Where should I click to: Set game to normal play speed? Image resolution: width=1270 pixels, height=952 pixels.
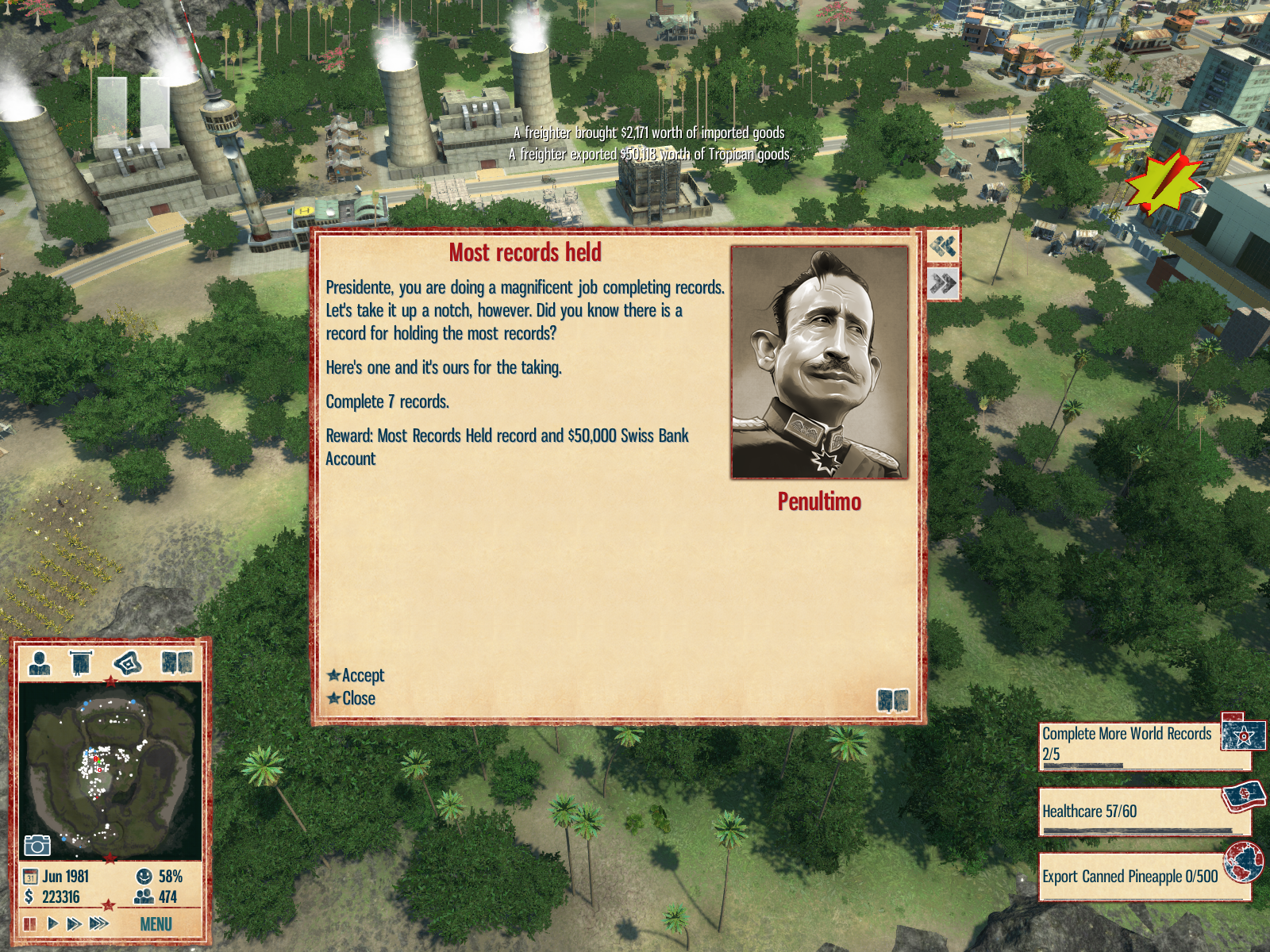click(52, 923)
